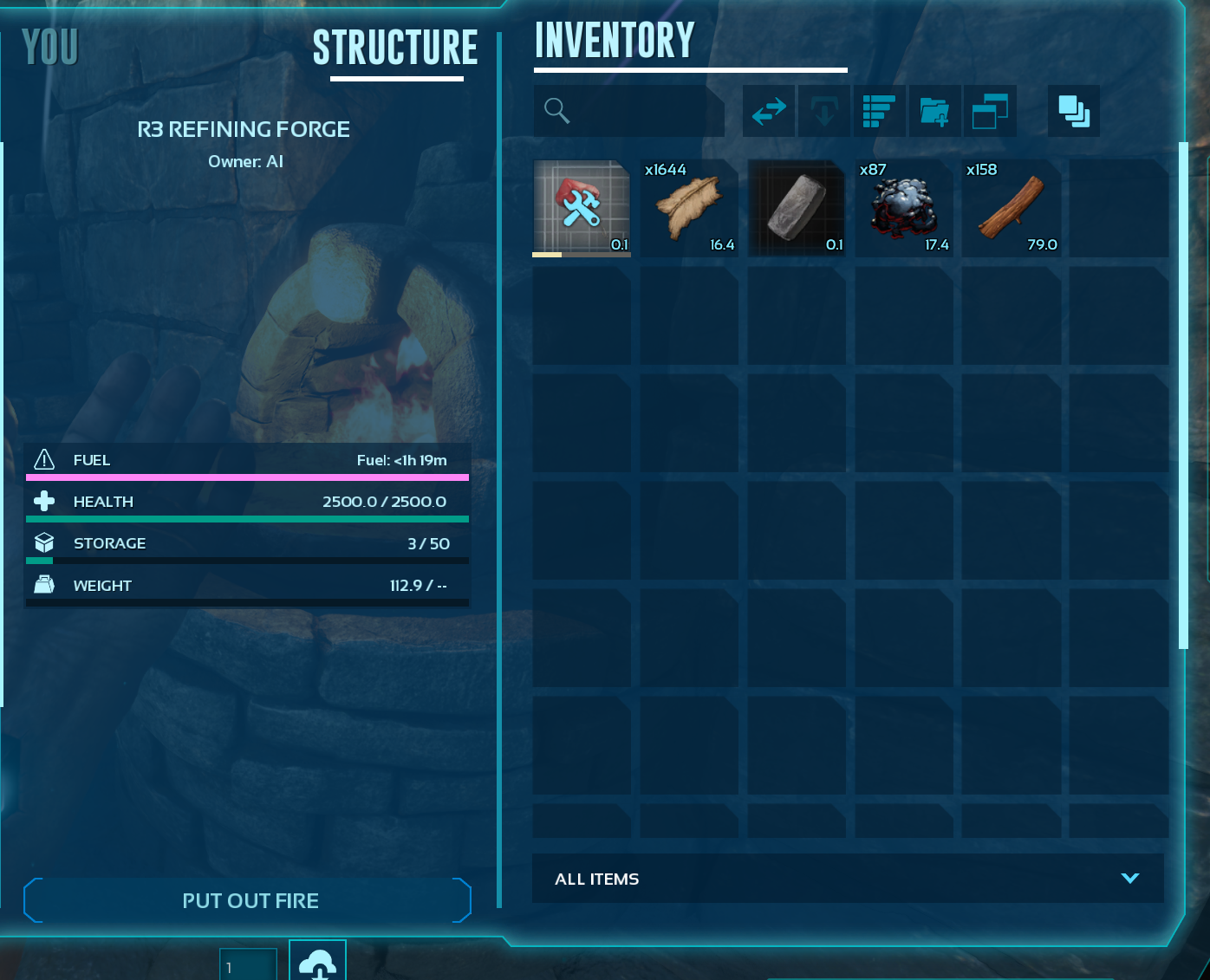
Task: Click the transfer-all arrows button
Action: coord(769,111)
